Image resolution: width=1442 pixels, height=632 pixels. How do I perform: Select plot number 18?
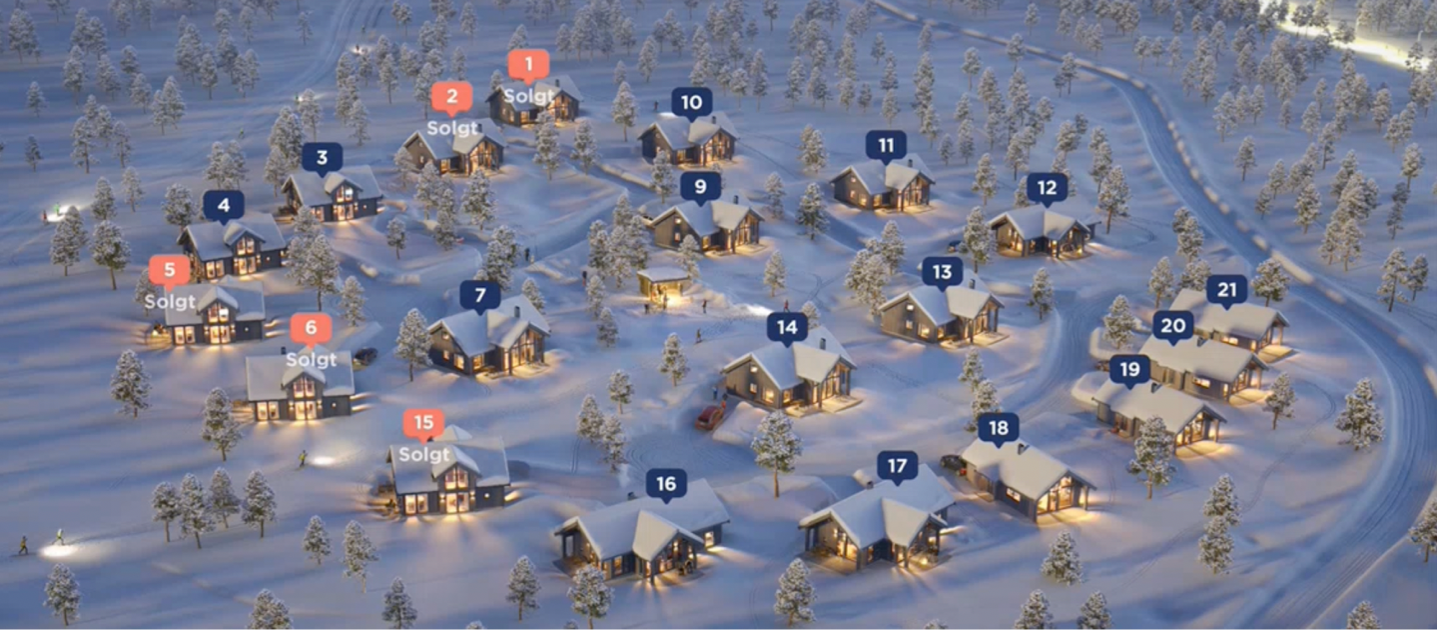[998, 428]
